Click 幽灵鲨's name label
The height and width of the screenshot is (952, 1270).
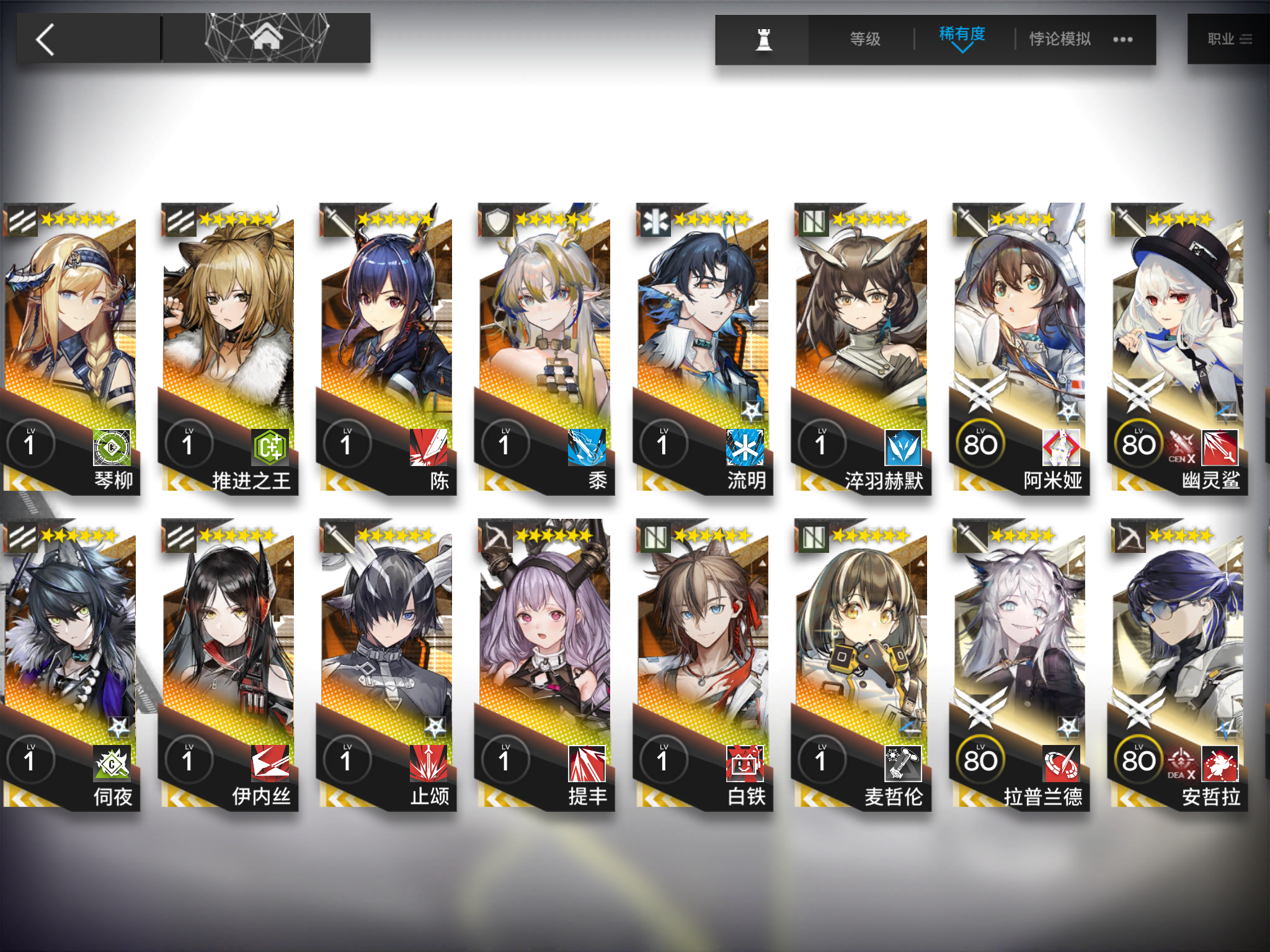1213,480
